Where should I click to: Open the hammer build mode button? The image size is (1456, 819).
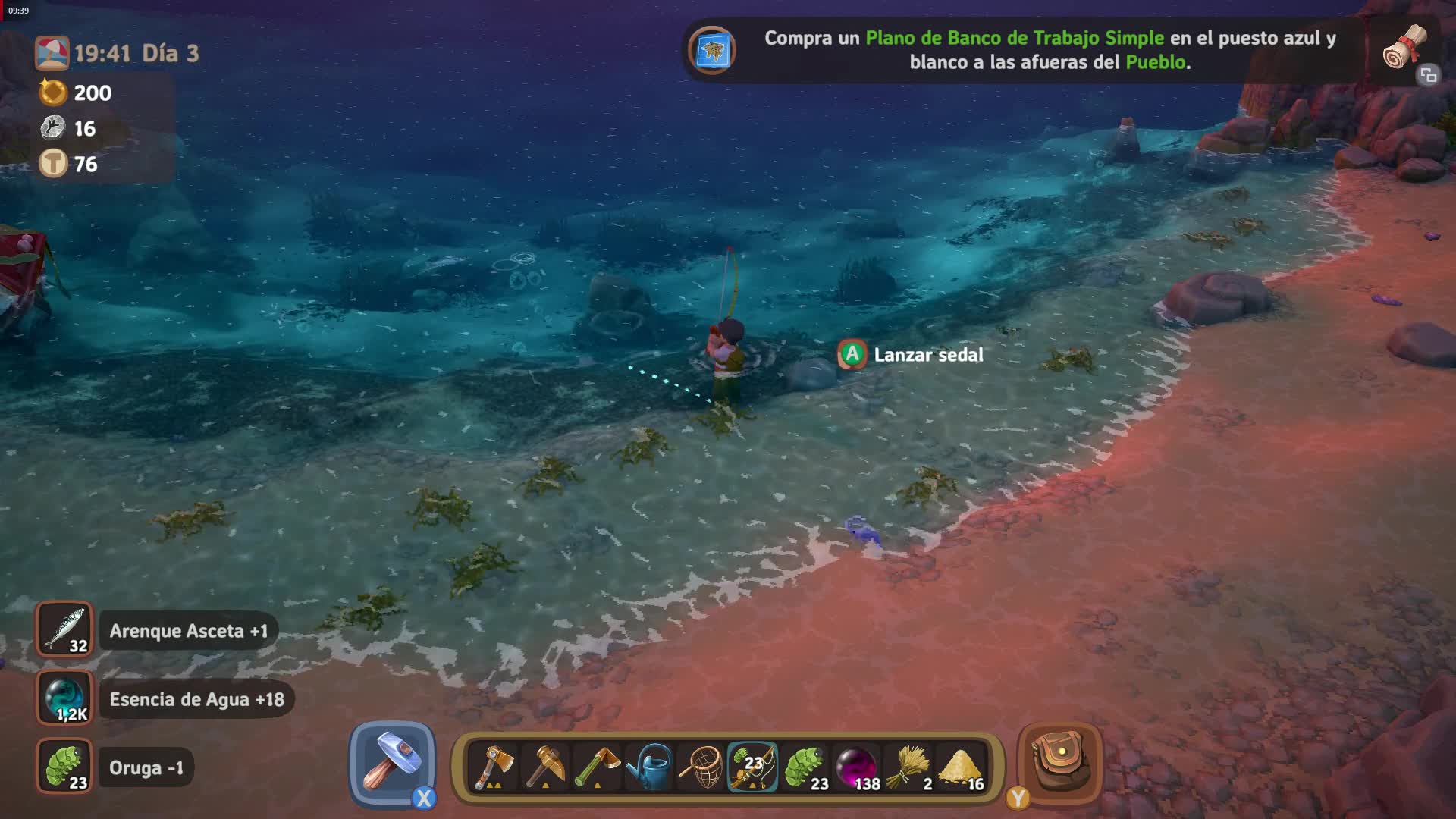click(x=392, y=764)
